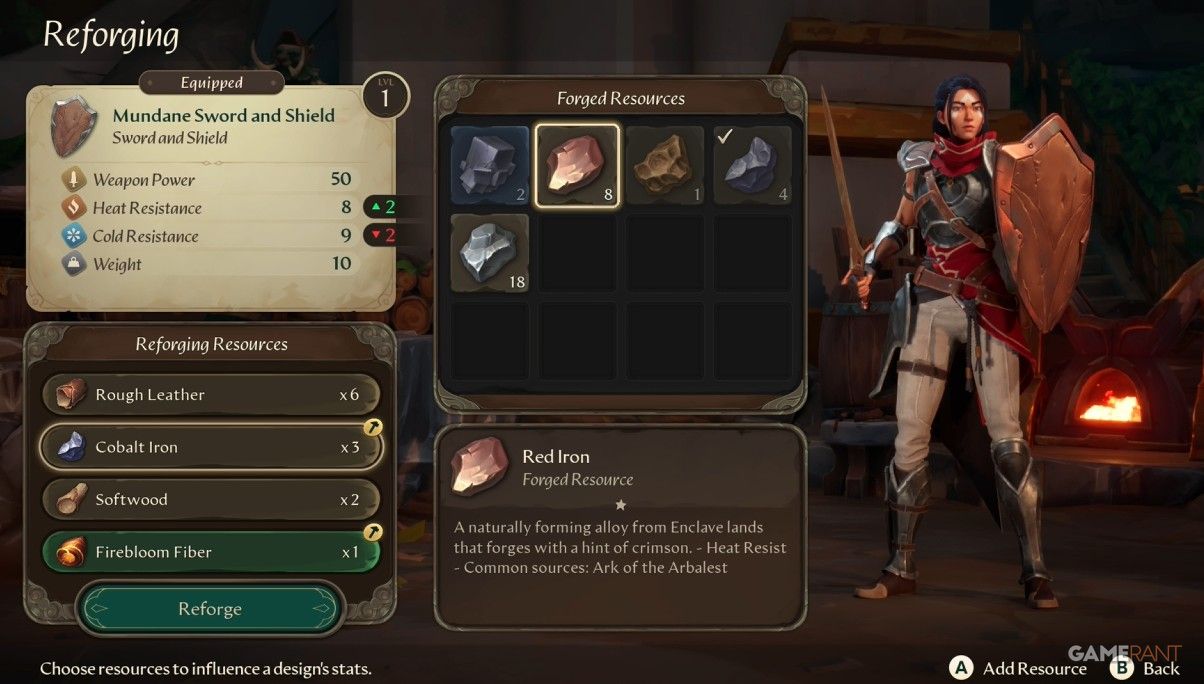Pick the Firebloom Fiber resource row
This screenshot has width=1204, height=684.
click(211, 552)
